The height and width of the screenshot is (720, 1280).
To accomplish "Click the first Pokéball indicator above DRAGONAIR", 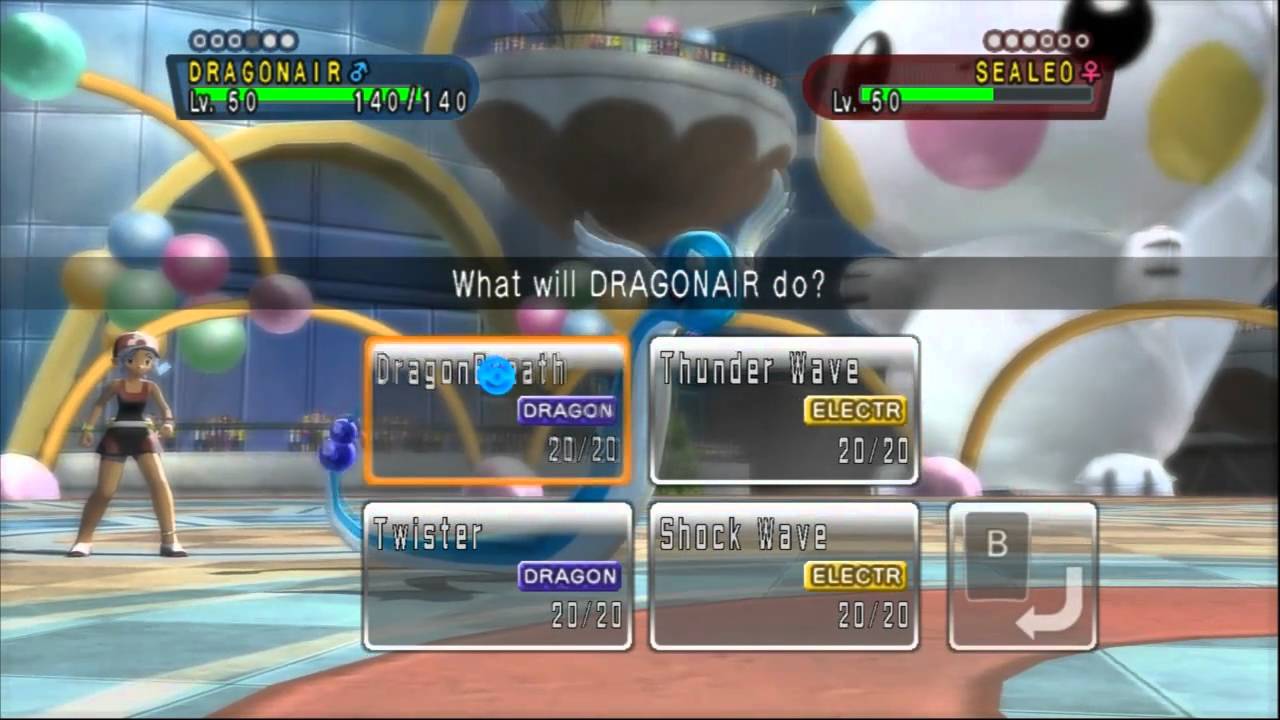I will pos(199,41).
